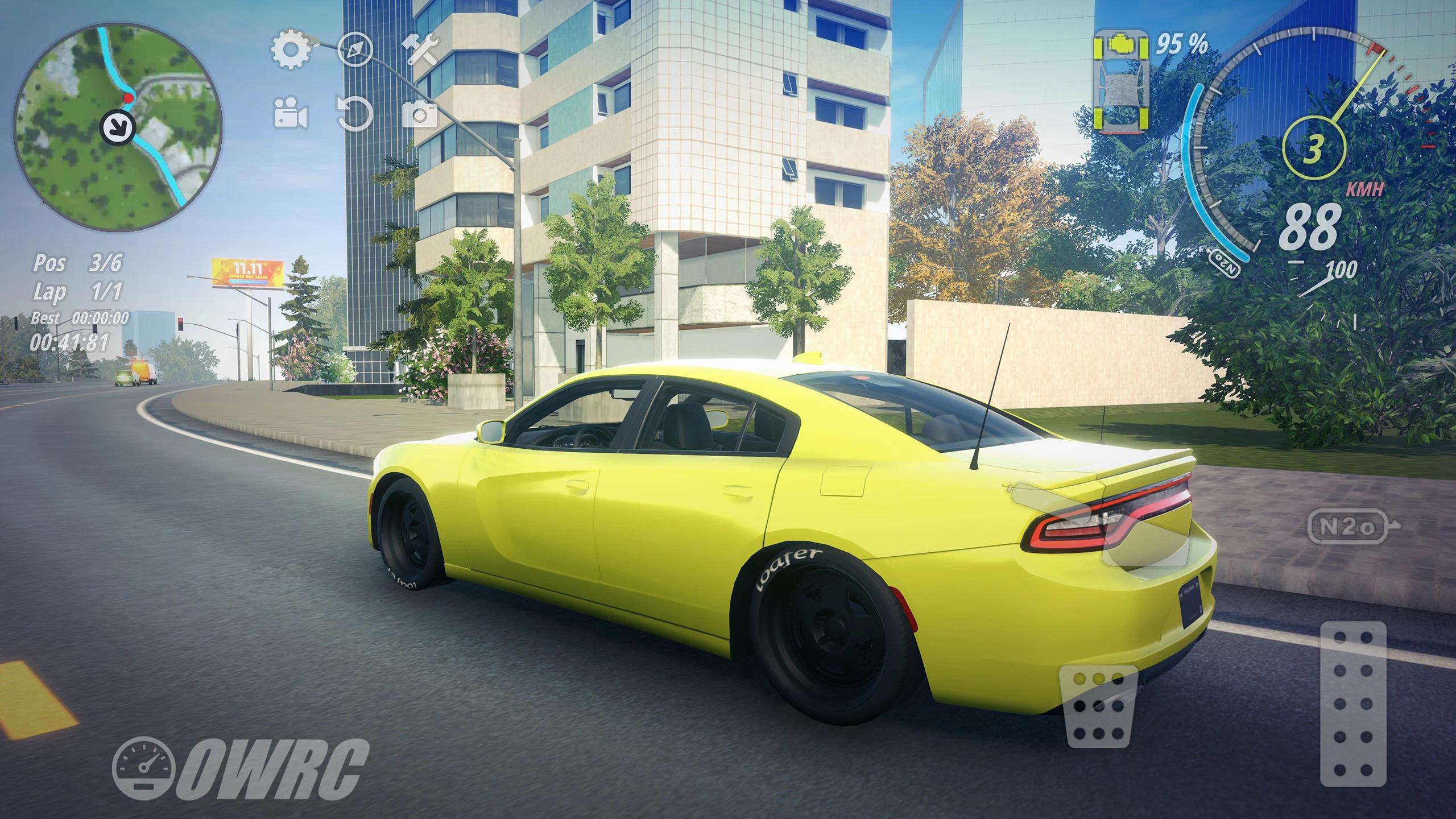Tap the compass navigation icon
Screen dimensions: 1456x819
click(355, 49)
